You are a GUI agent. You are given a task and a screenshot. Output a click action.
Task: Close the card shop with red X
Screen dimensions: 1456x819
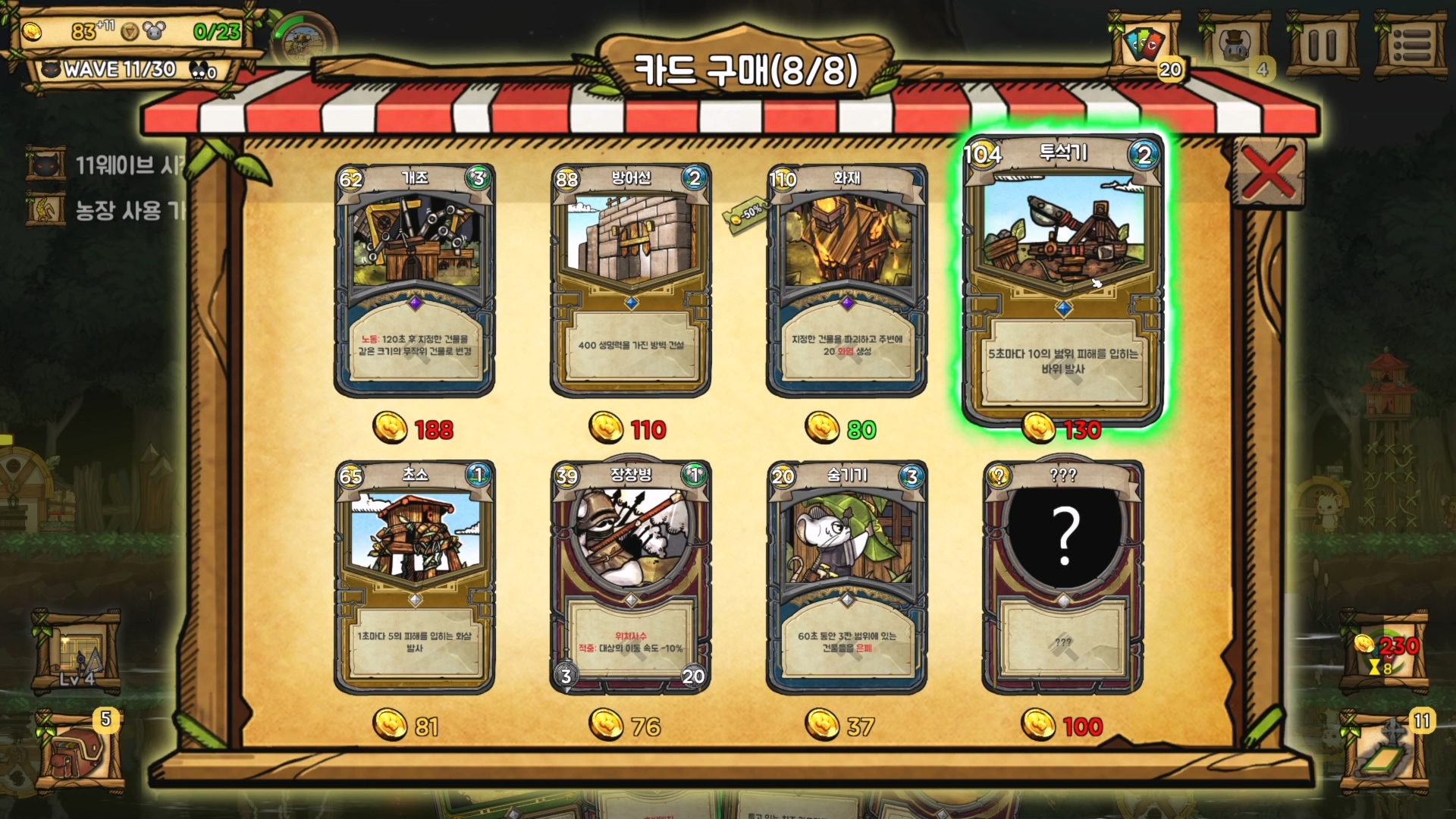1268,173
